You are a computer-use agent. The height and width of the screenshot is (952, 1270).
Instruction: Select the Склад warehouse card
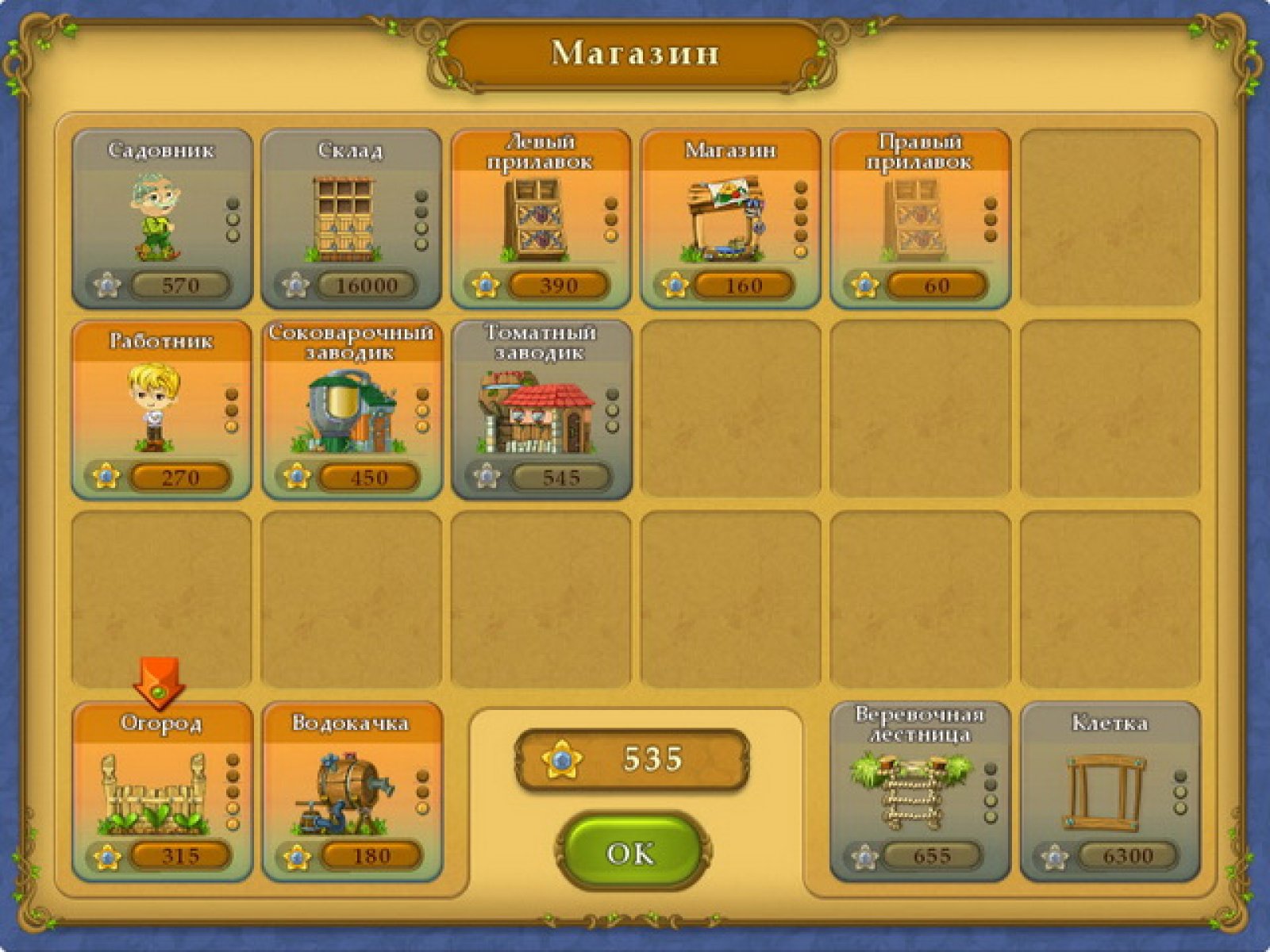click(x=351, y=218)
